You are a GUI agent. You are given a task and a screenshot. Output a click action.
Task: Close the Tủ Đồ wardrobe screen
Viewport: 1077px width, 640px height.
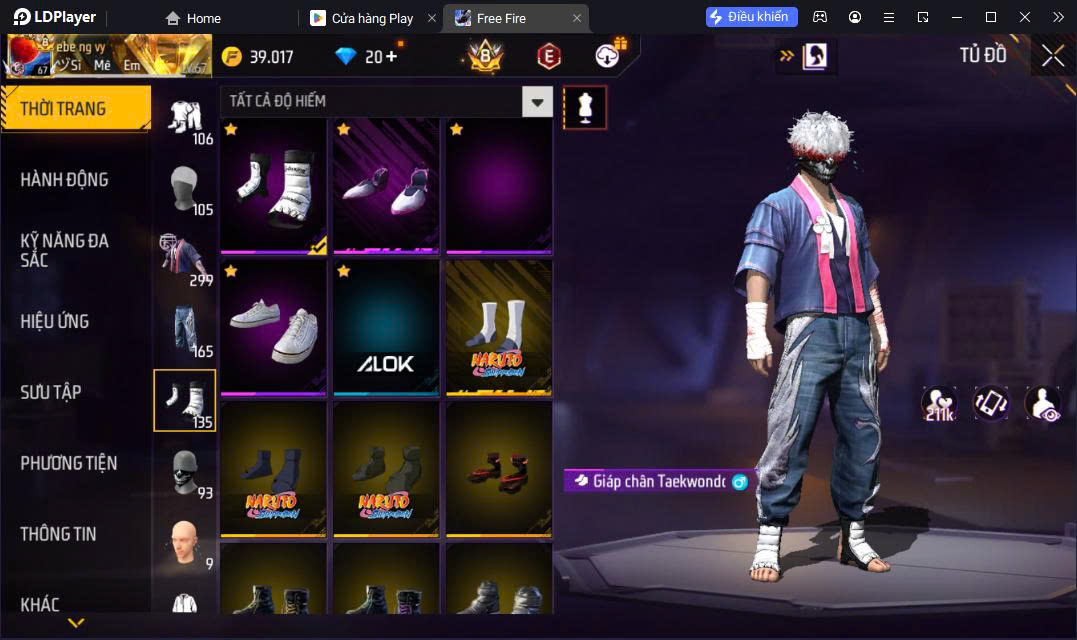(x=1052, y=56)
